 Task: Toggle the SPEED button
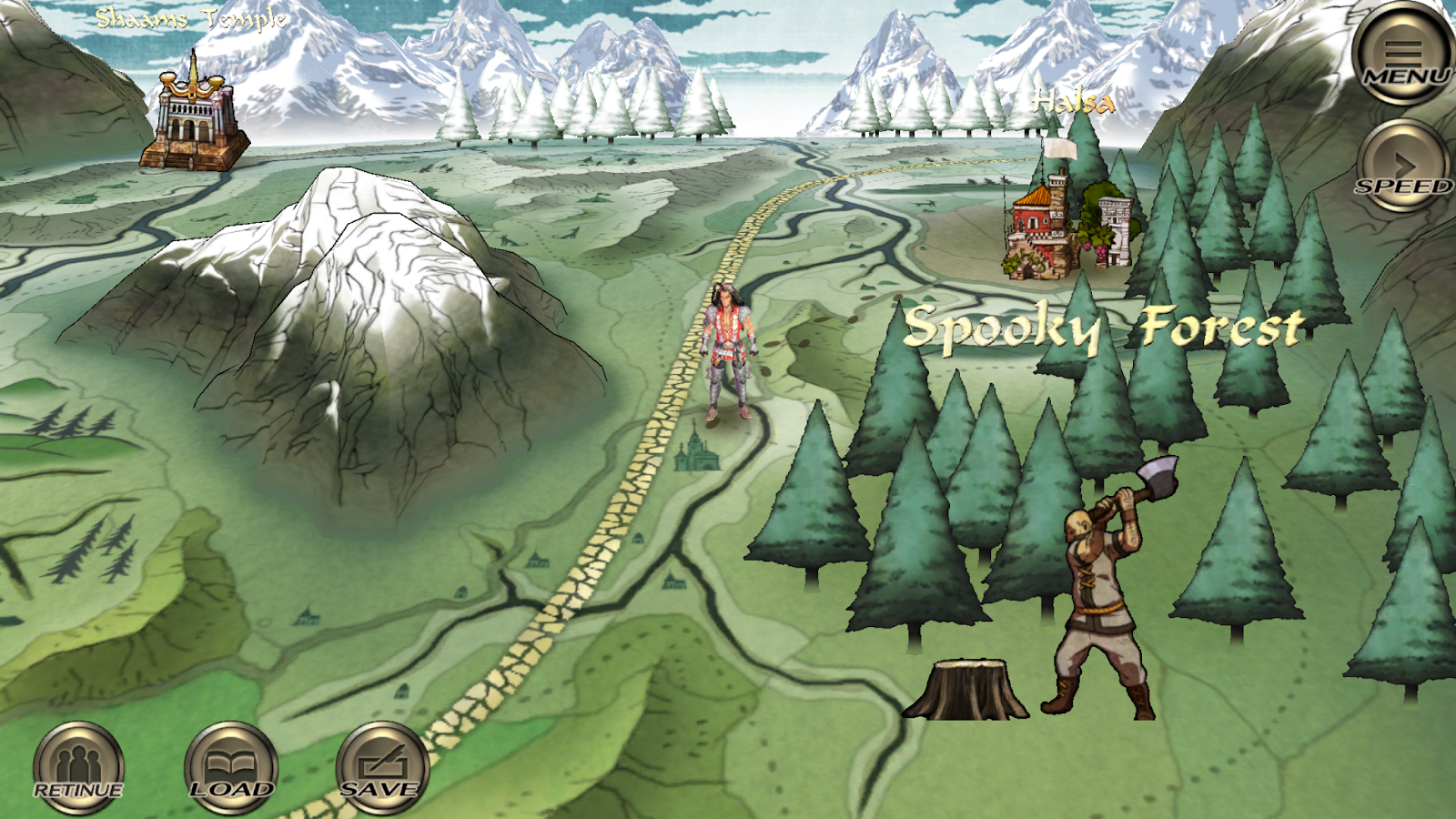pyautogui.click(x=1404, y=167)
